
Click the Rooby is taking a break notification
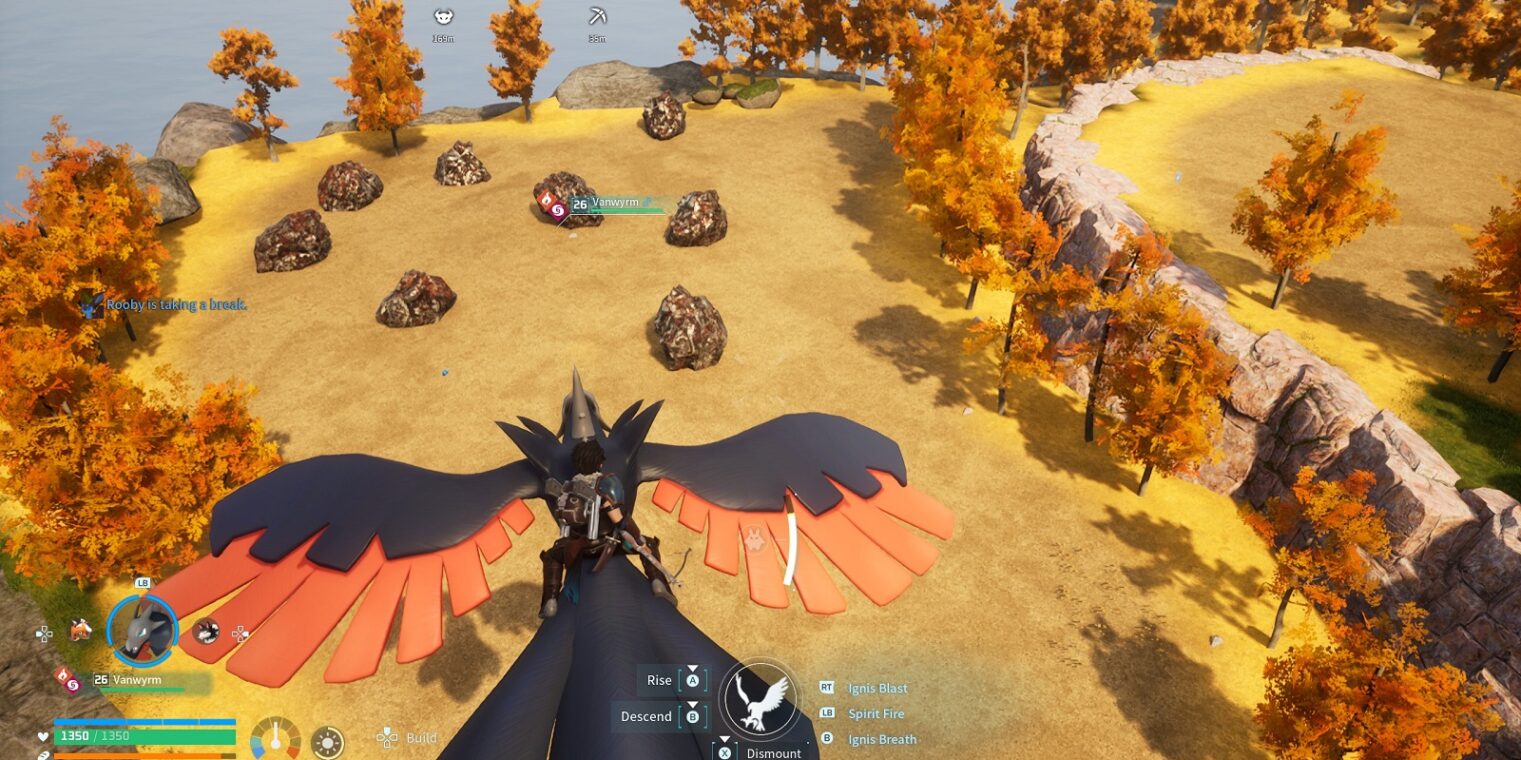[176, 305]
